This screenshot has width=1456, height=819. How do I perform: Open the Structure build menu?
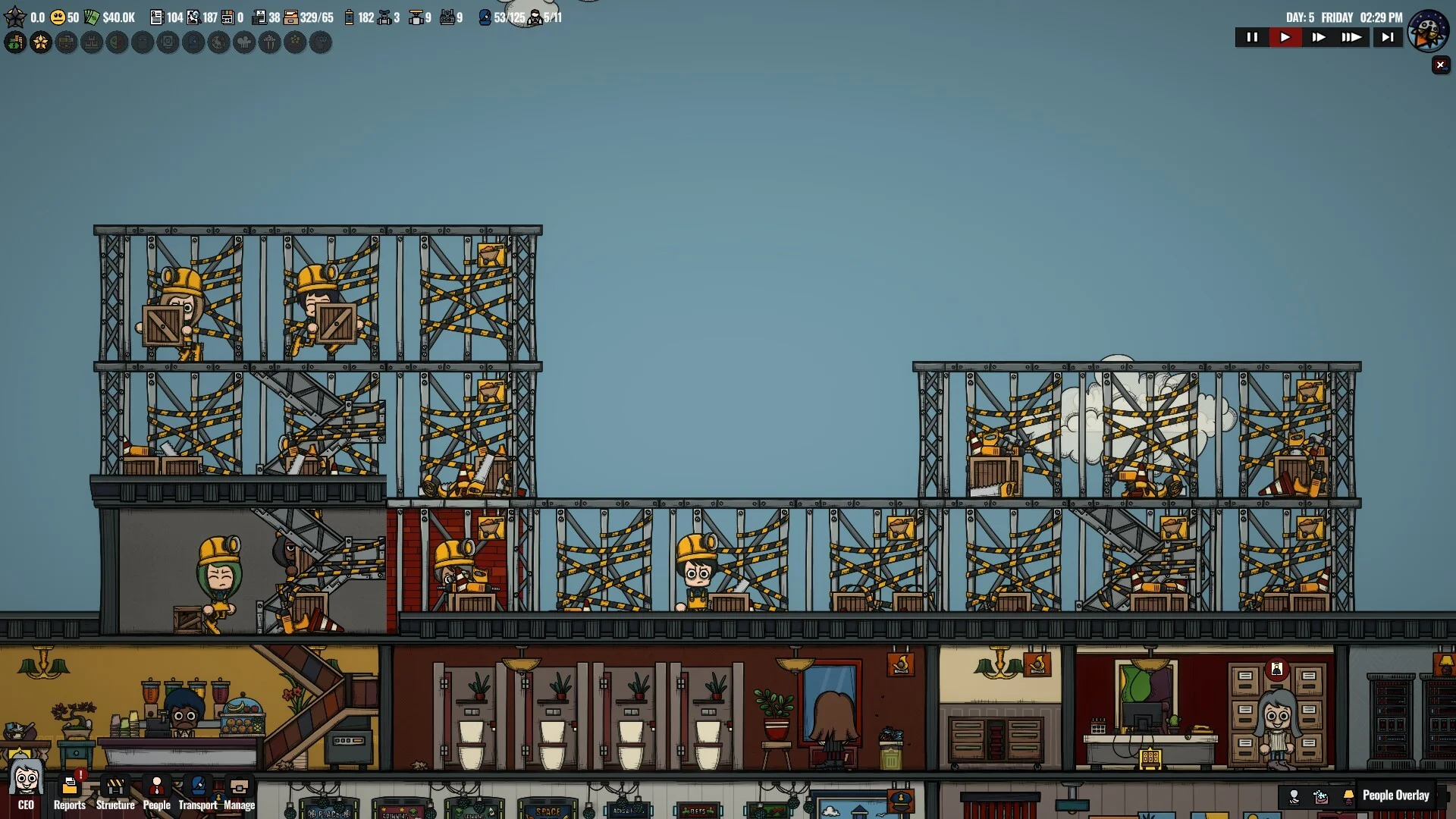115,792
